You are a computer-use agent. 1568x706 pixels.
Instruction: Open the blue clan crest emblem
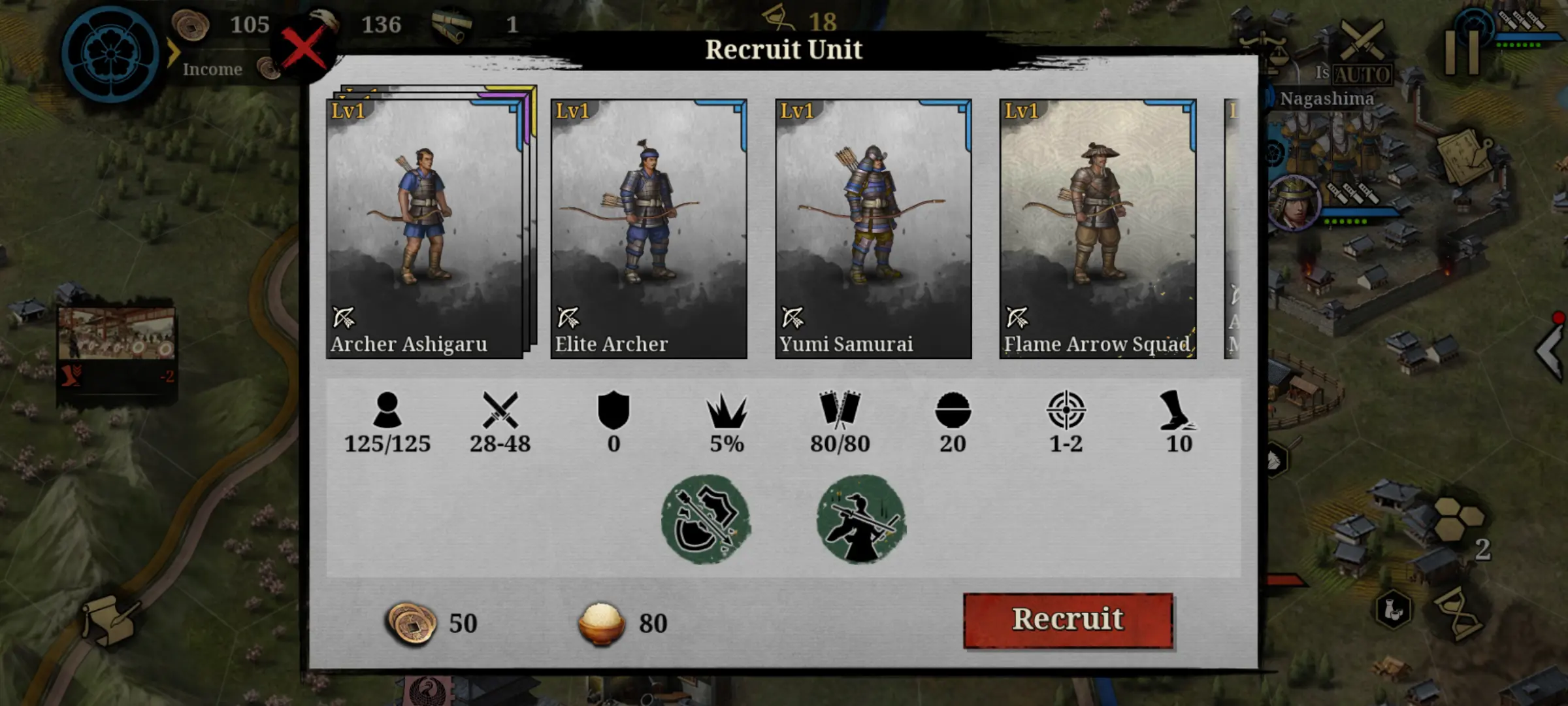(x=111, y=55)
